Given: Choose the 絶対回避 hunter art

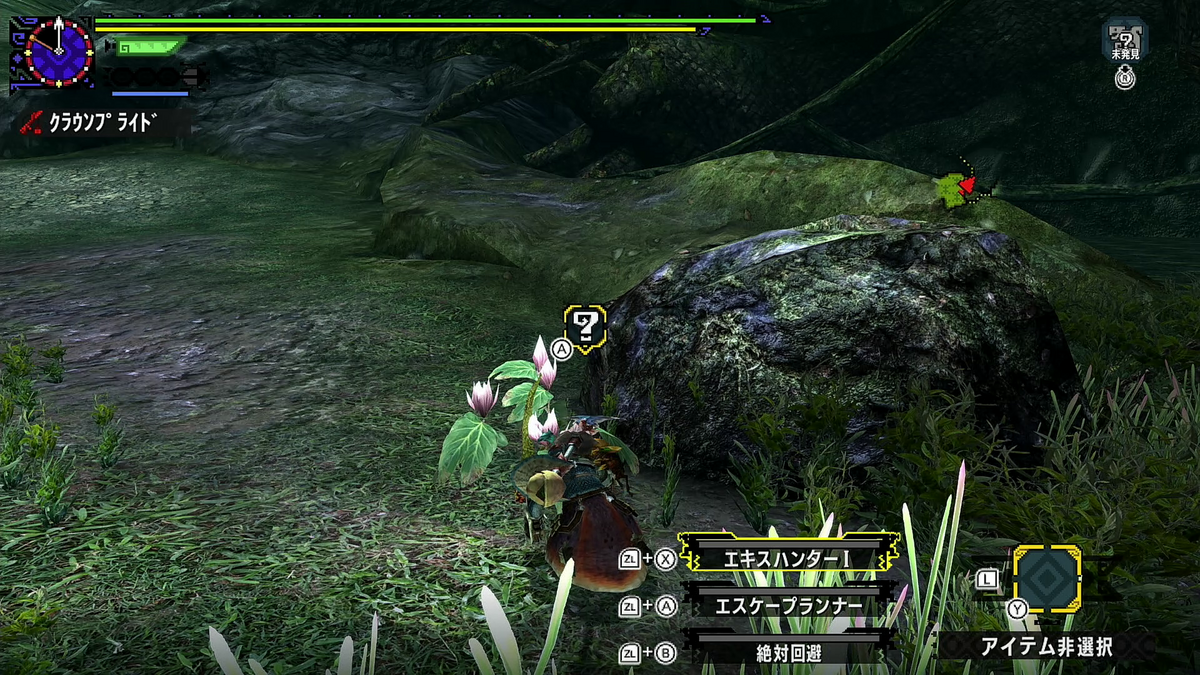Looking at the screenshot, I should 789,653.
